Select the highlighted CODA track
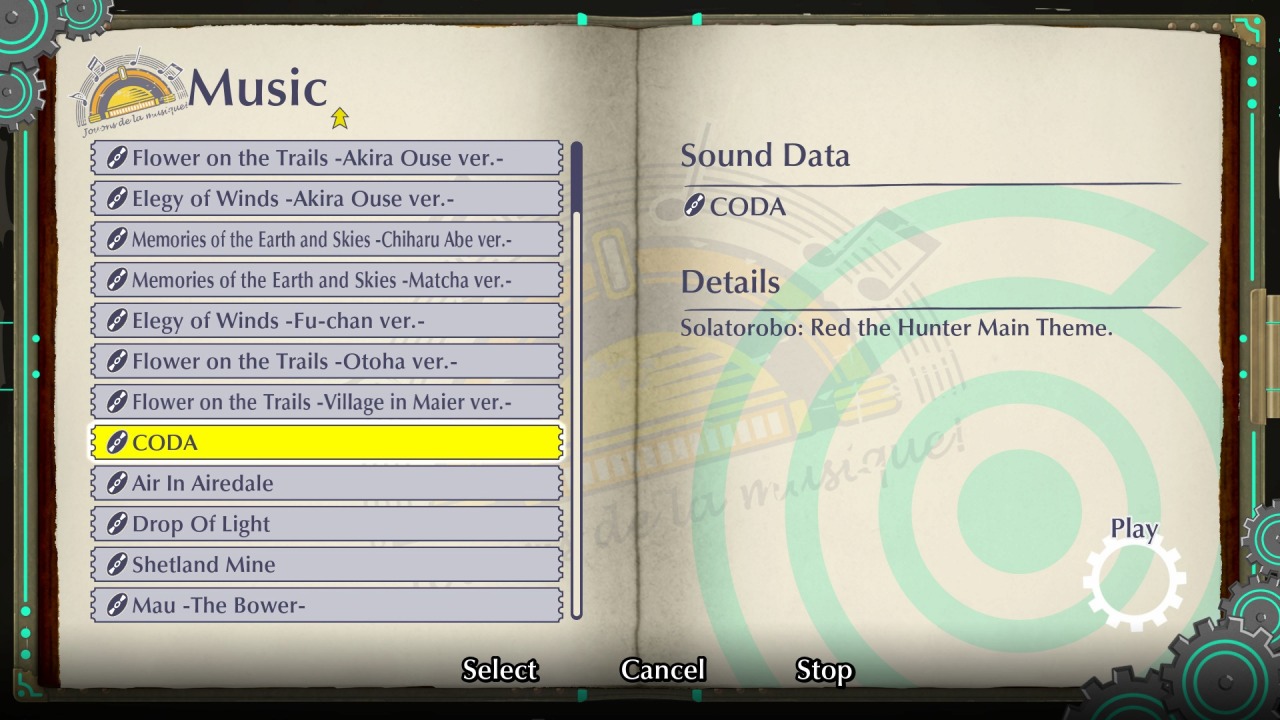 [x=325, y=442]
